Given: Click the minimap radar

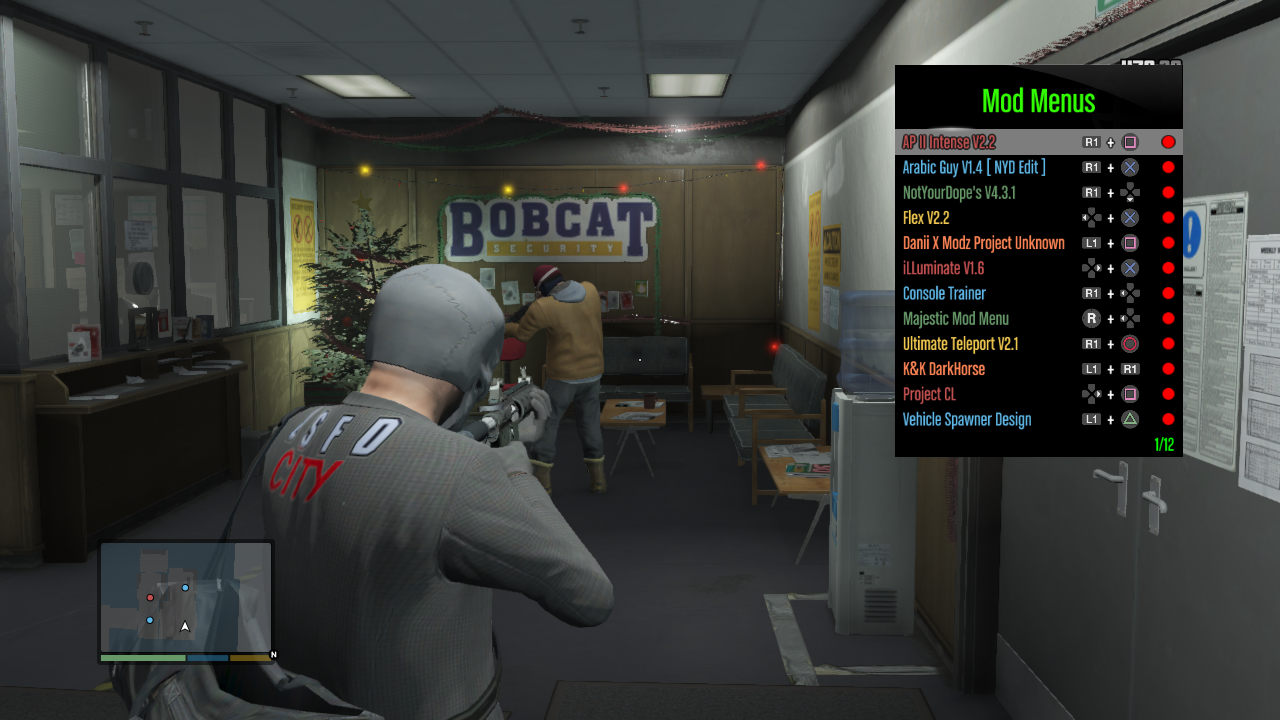Looking at the screenshot, I should coord(186,598).
